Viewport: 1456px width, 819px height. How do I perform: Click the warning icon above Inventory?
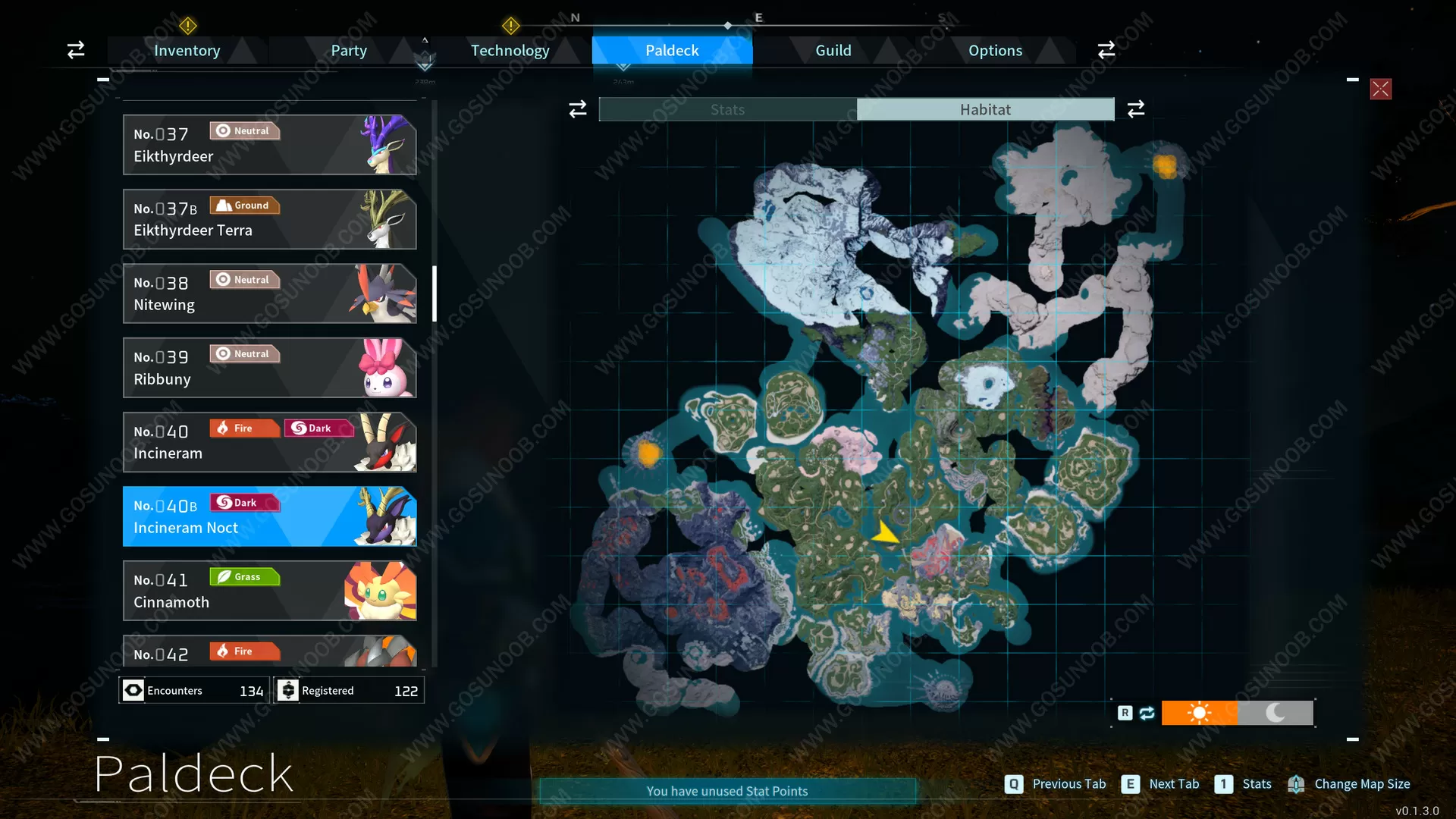point(187,26)
